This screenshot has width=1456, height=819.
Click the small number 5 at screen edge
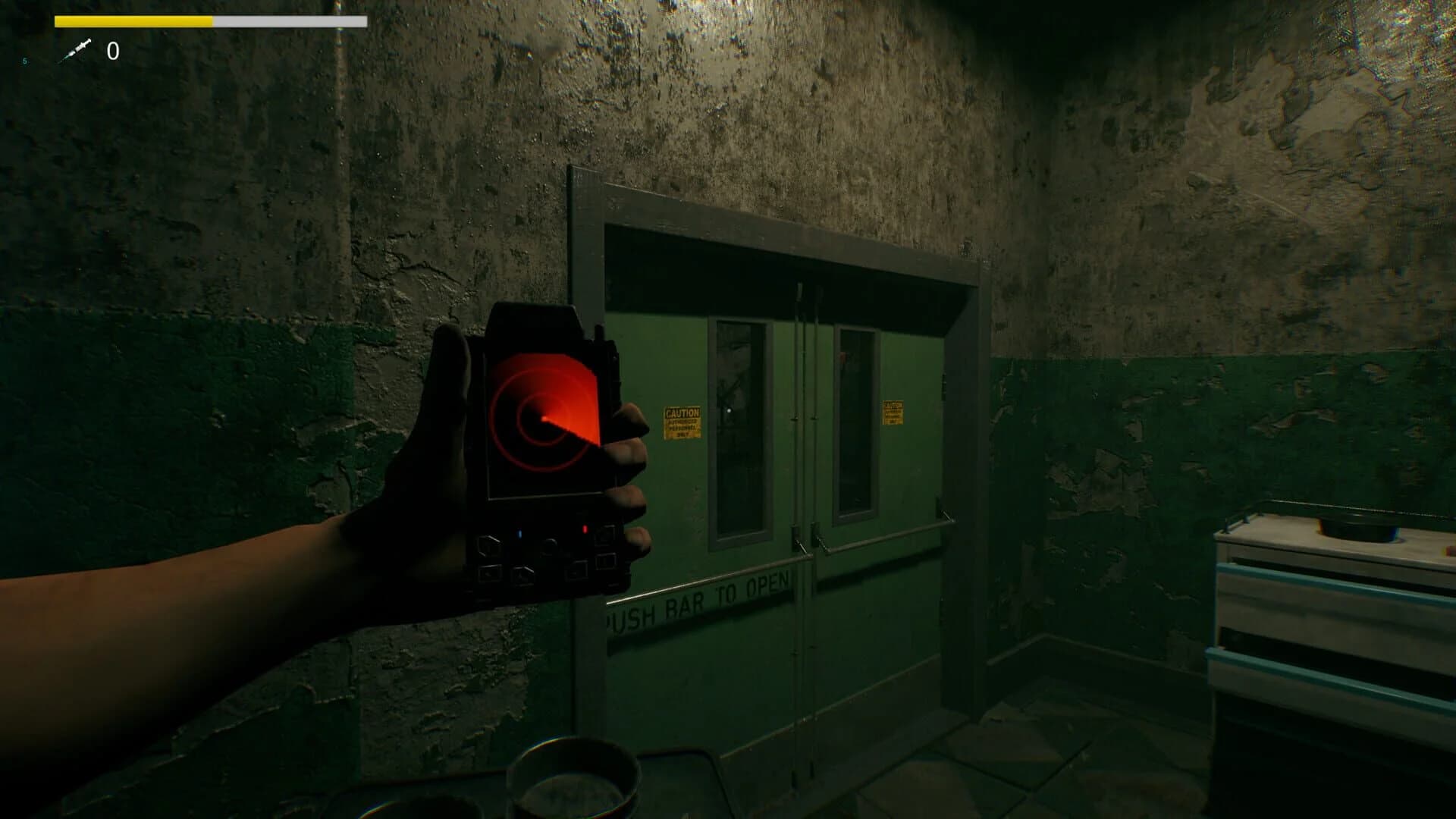pyautogui.click(x=25, y=61)
